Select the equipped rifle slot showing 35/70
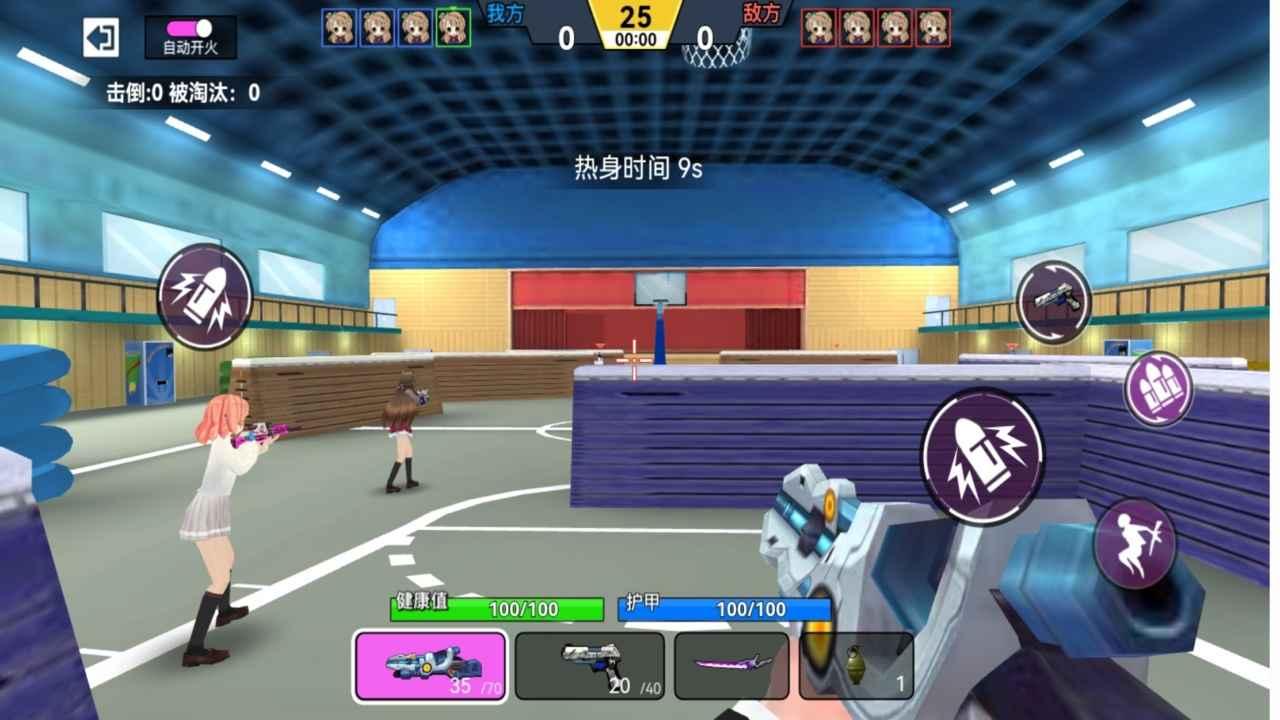Image resolution: width=1280 pixels, height=720 pixels. (430, 668)
